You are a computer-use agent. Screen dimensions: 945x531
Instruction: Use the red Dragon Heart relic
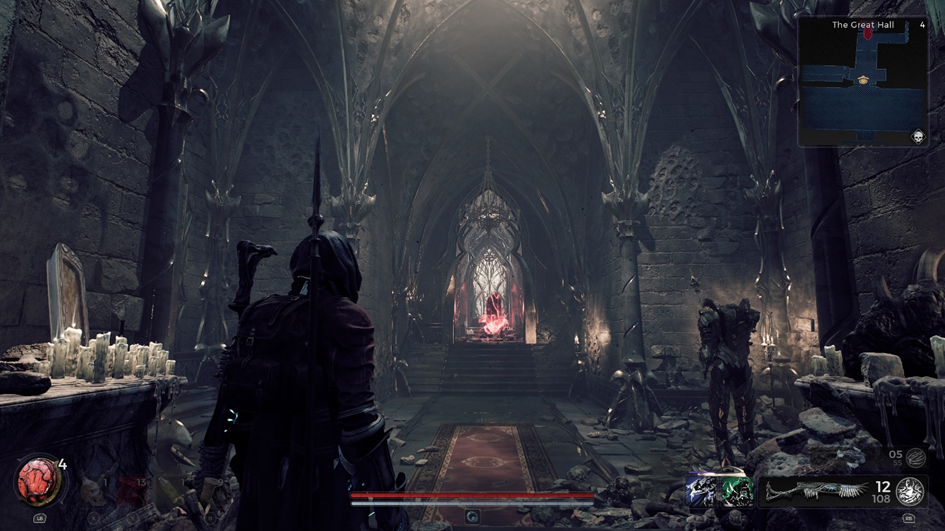click(x=39, y=482)
